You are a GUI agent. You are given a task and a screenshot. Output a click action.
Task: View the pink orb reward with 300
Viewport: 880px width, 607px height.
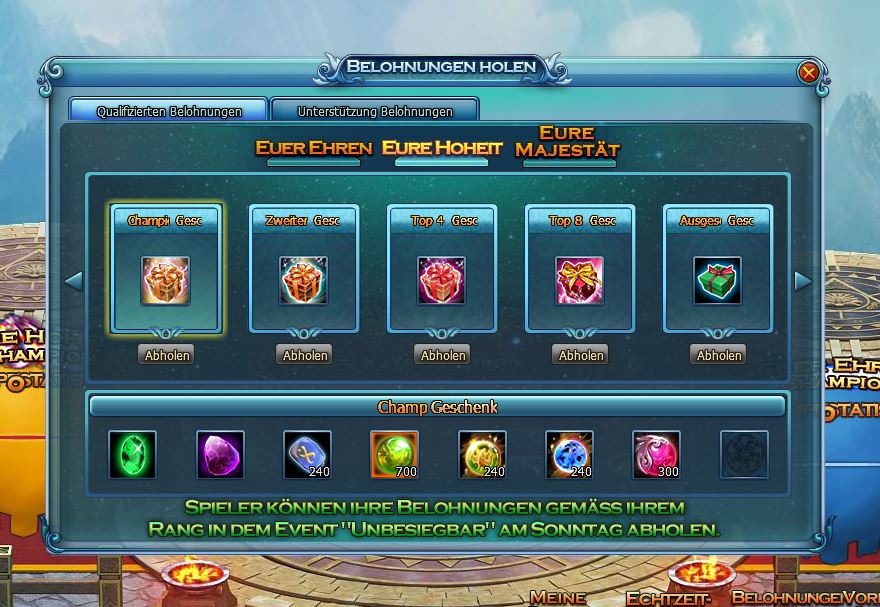pos(656,455)
